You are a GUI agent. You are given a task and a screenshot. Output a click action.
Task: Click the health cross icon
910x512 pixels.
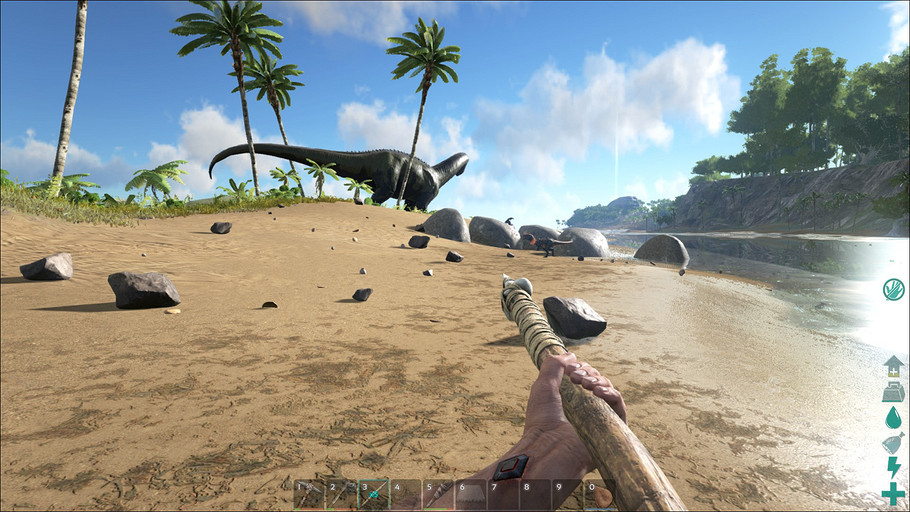[x=893, y=494]
